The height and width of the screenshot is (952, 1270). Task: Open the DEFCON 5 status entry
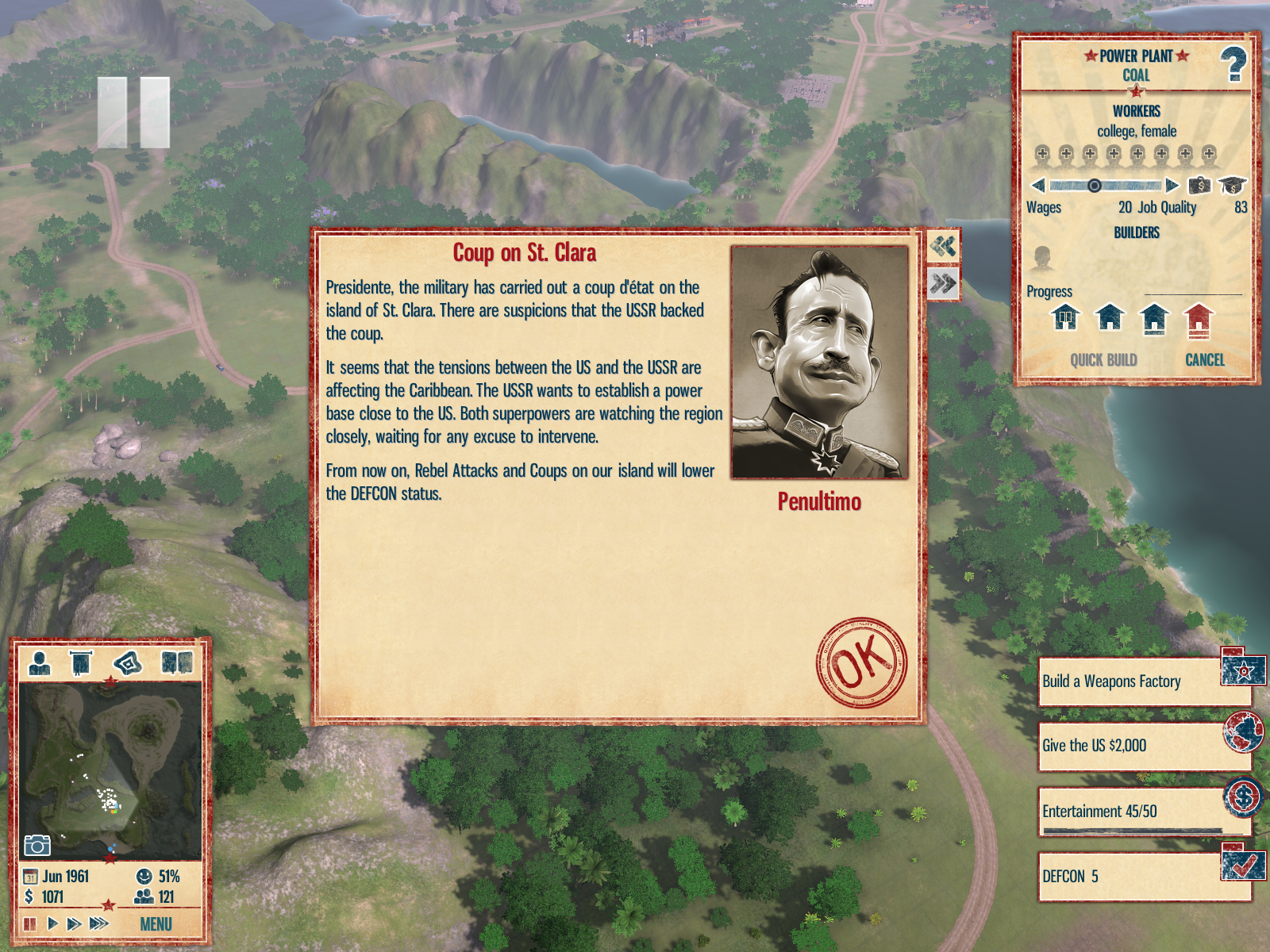click(1143, 877)
